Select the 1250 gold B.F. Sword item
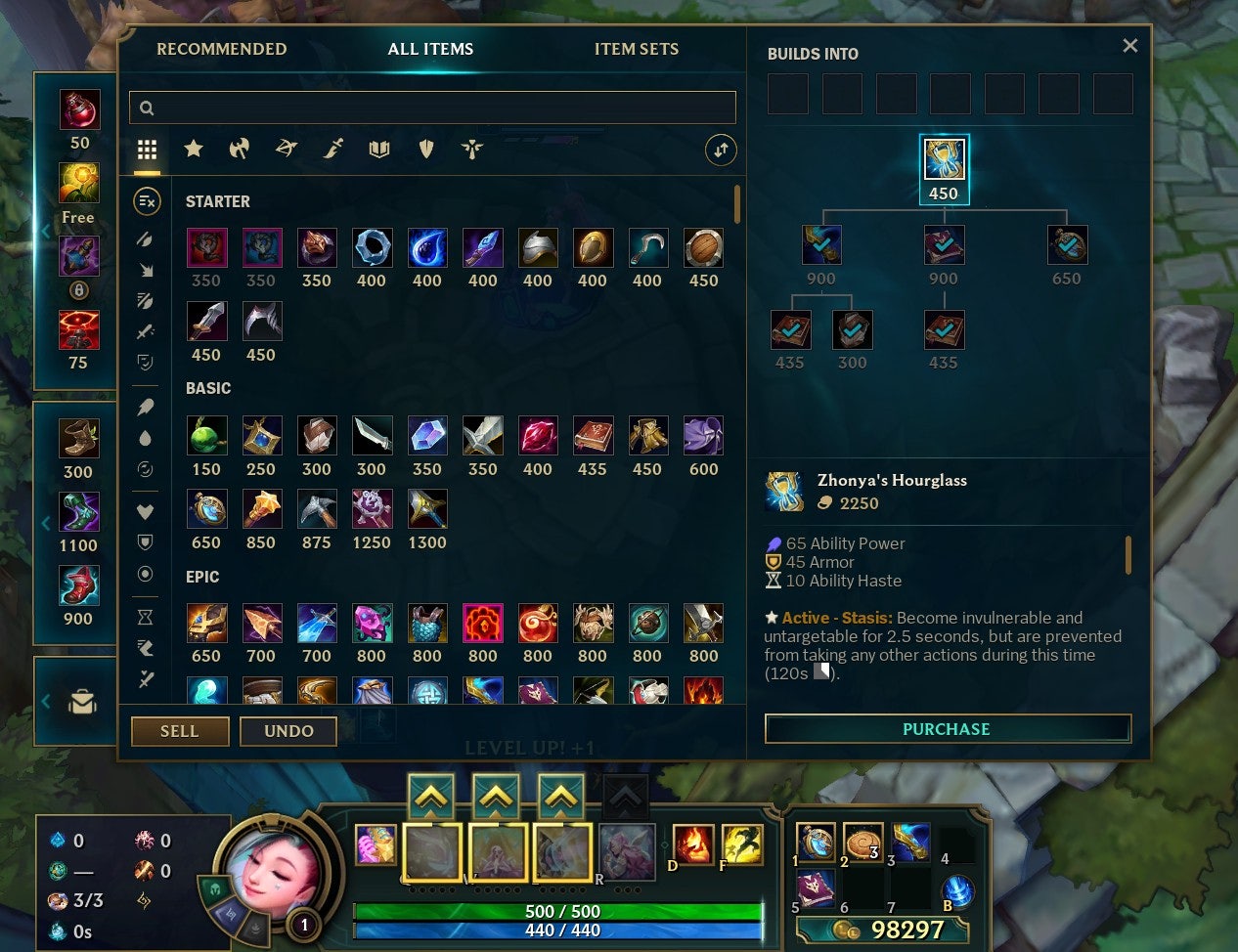 click(x=372, y=509)
